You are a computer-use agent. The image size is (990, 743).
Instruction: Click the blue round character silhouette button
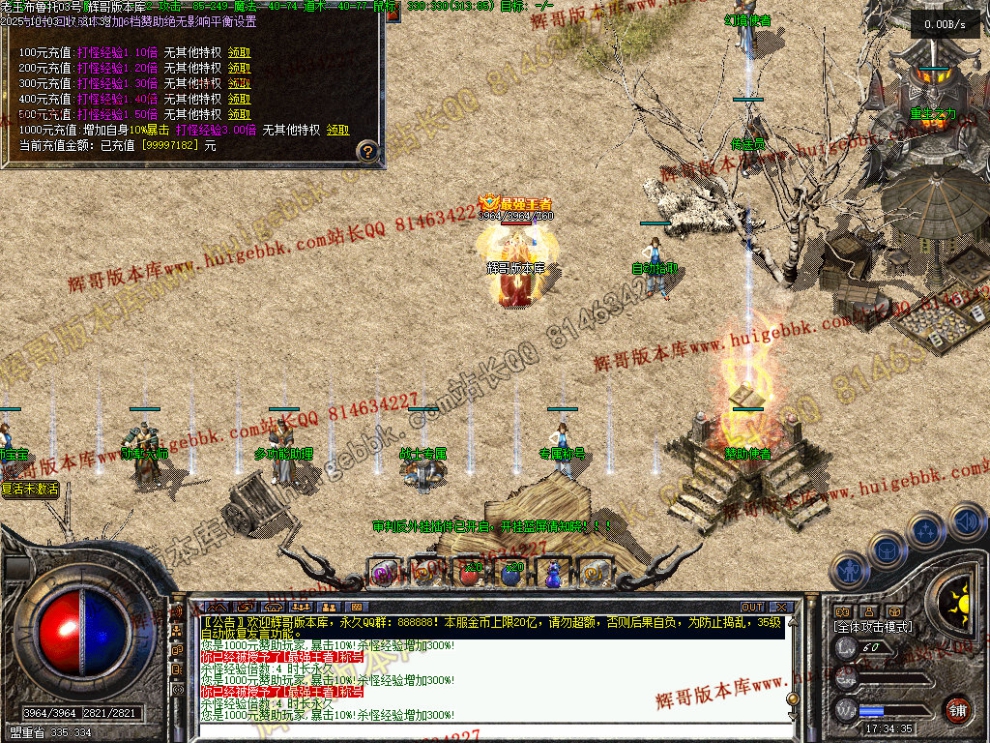(x=849, y=569)
